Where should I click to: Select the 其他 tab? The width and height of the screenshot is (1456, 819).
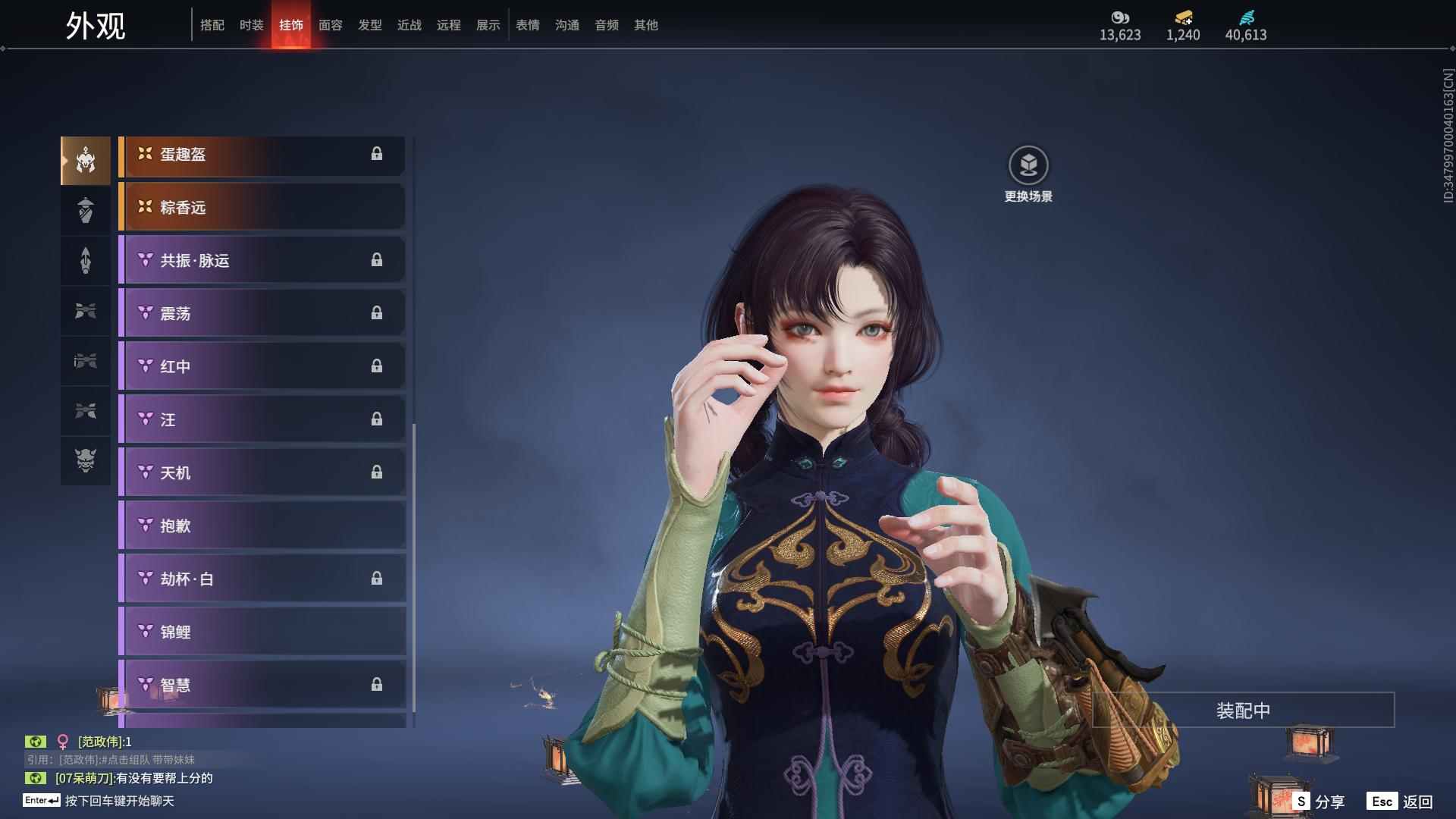[x=645, y=25]
